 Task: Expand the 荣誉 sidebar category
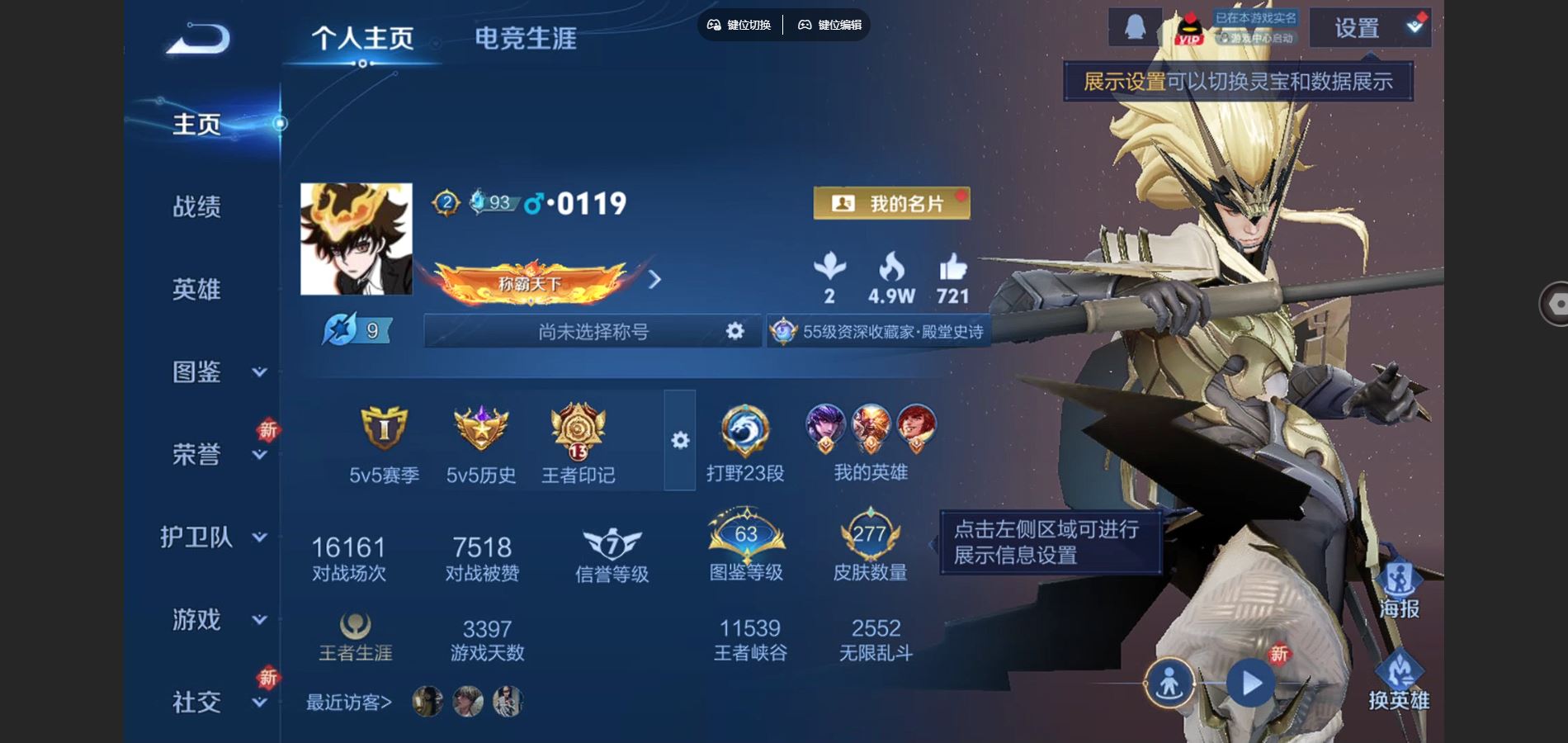(215, 454)
